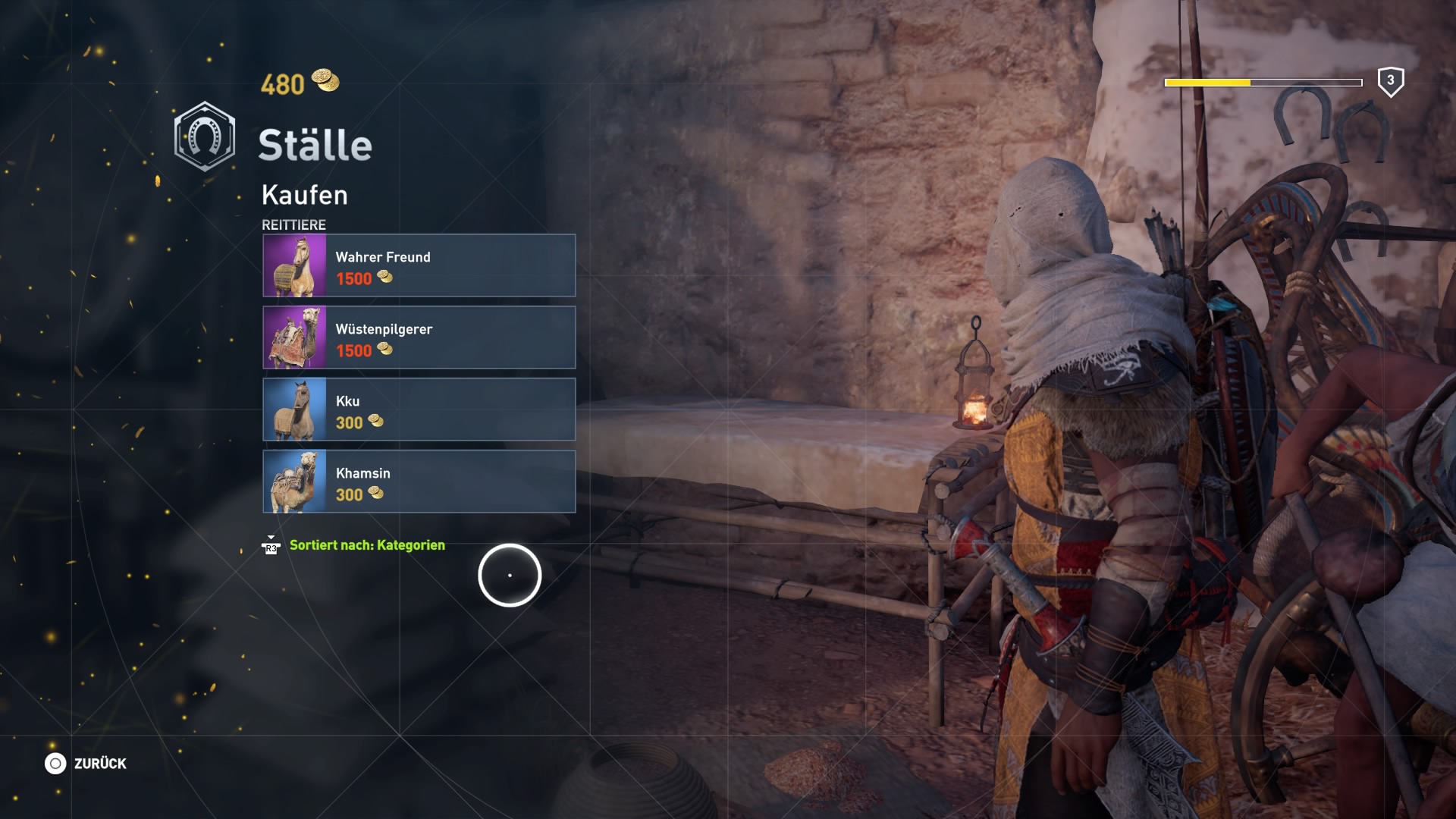Choose the Wüstenpilgerer camel entry
This screenshot has height=819, width=1456.
click(x=419, y=337)
